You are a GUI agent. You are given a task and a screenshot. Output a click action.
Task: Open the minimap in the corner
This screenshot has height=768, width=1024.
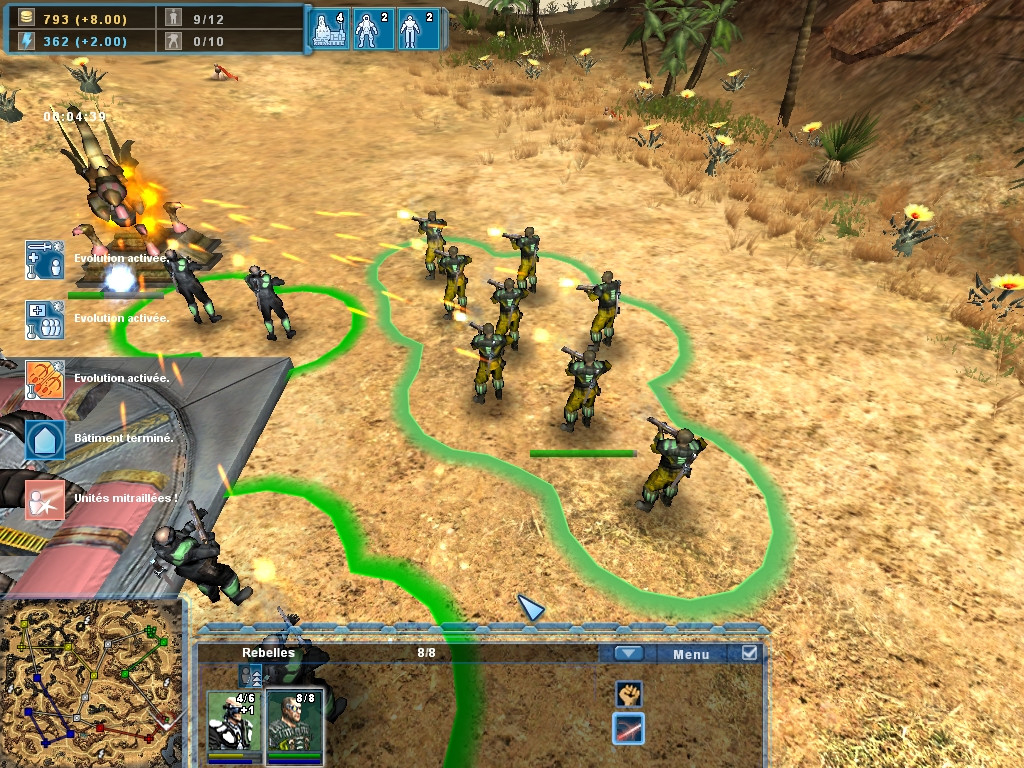pyautogui.click(x=90, y=680)
